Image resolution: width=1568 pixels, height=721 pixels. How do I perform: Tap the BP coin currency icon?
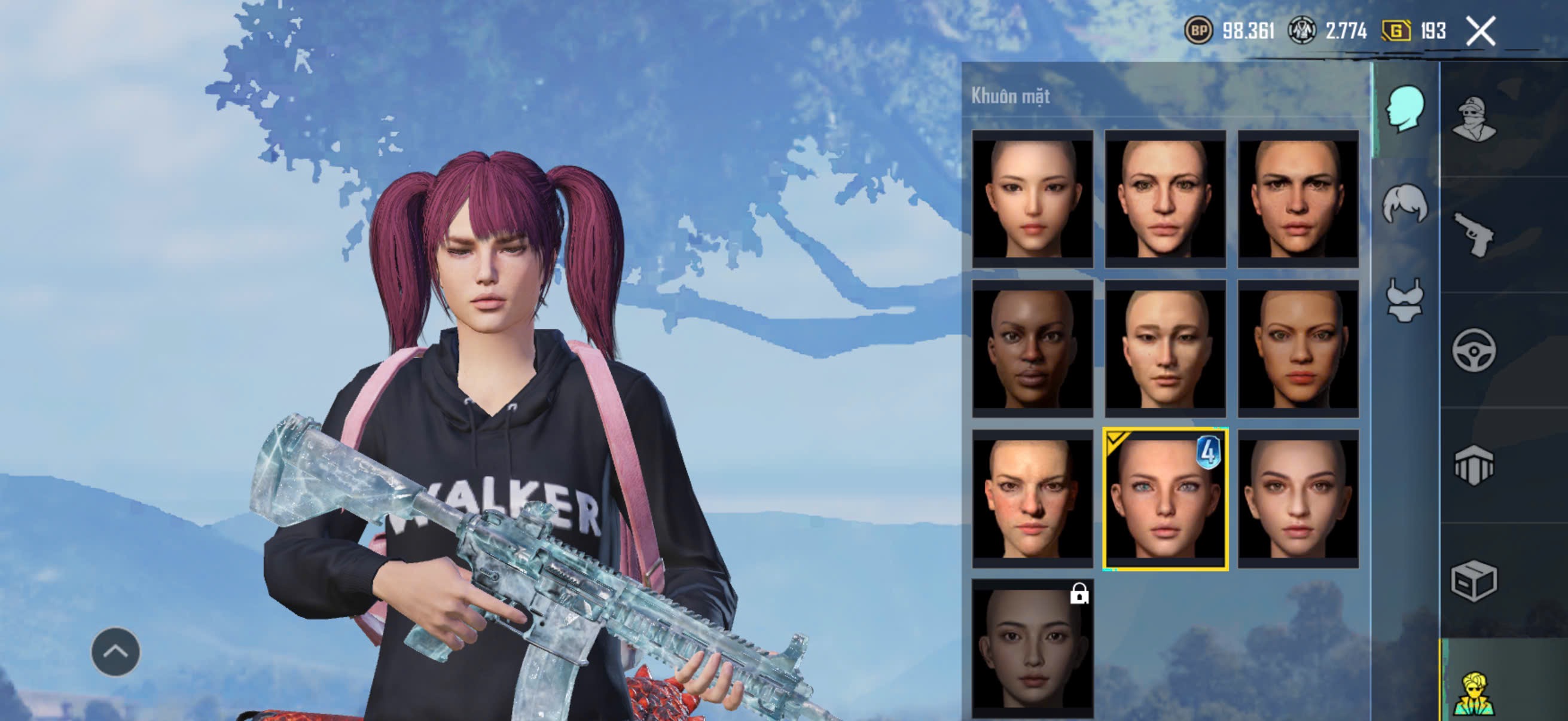click(1198, 30)
